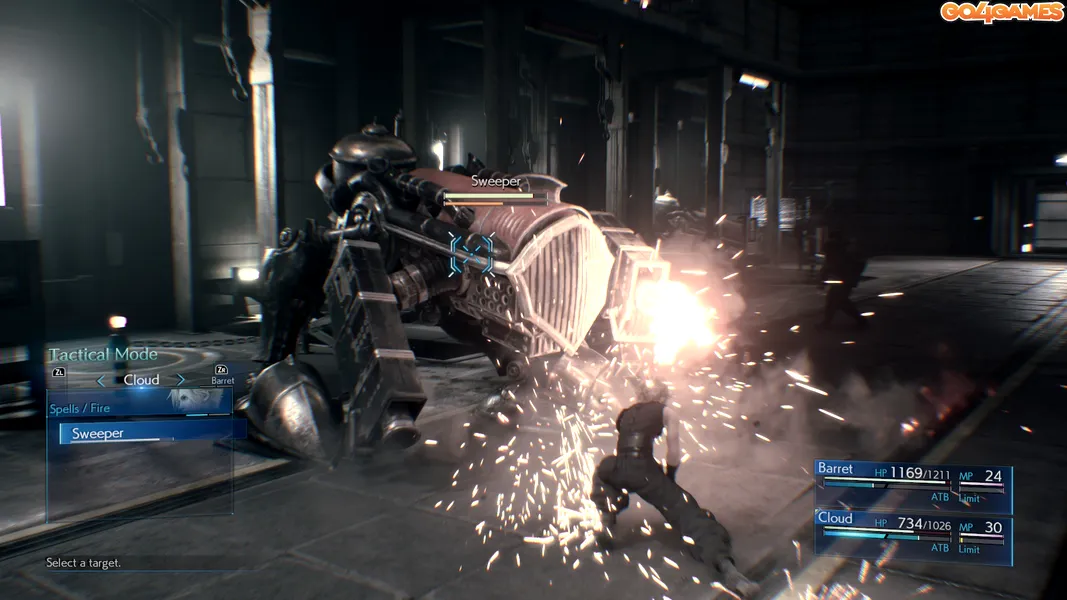This screenshot has width=1067, height=600.
Task: Click the left arrow beside Cloud's name
Action: [100, 380]
